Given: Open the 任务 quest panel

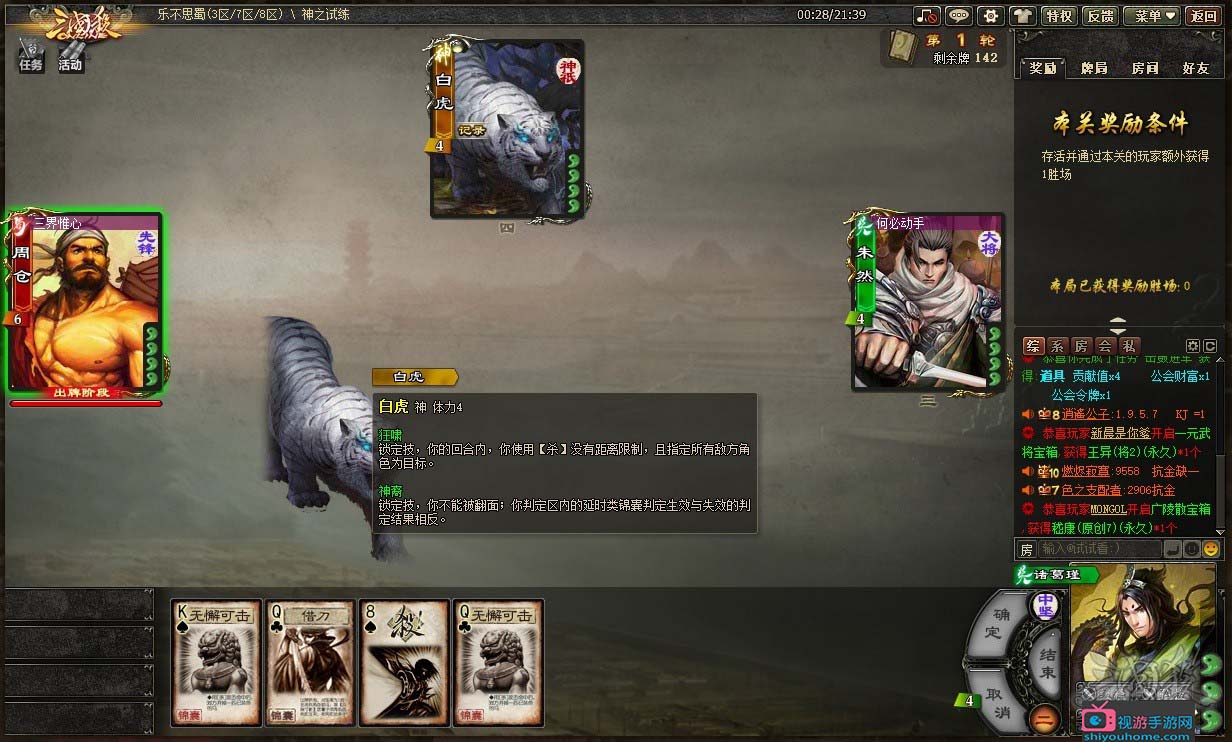Looking at the screenshot, I should (x=31, y=55).
